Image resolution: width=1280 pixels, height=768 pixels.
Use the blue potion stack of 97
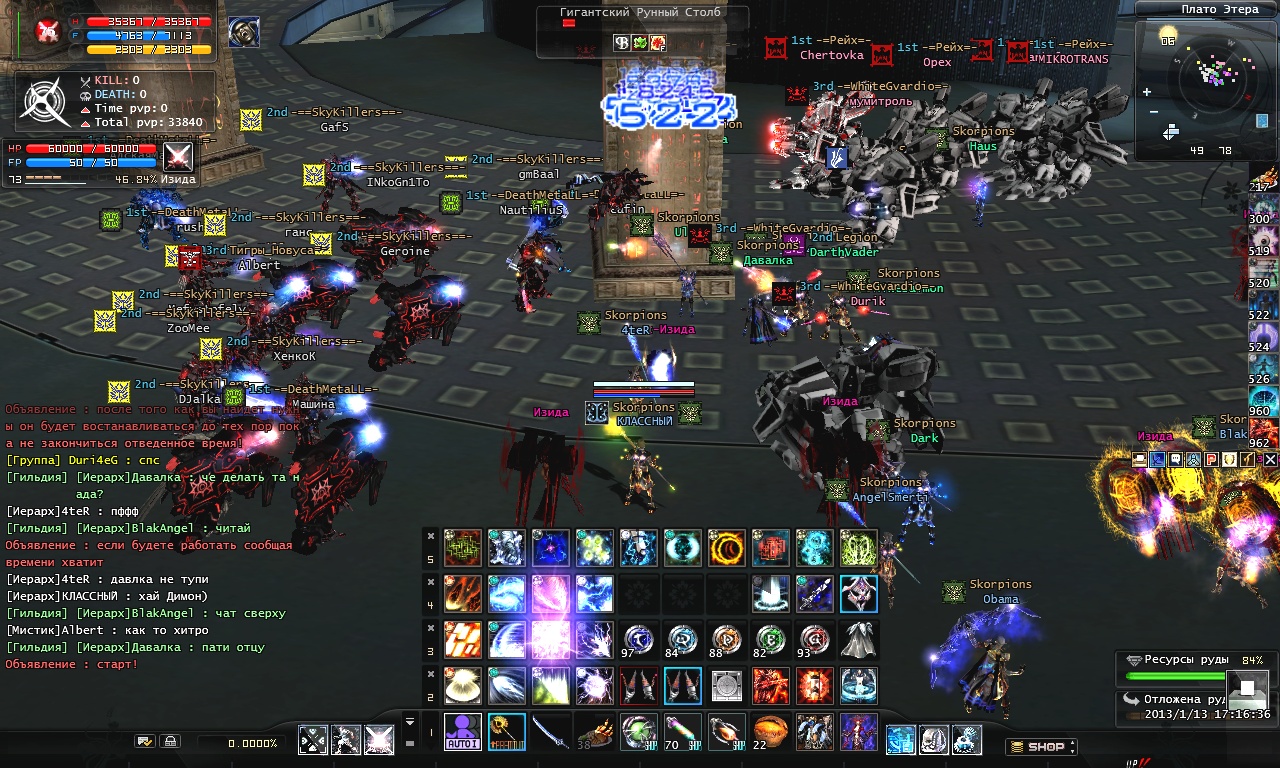click(638, 639)
